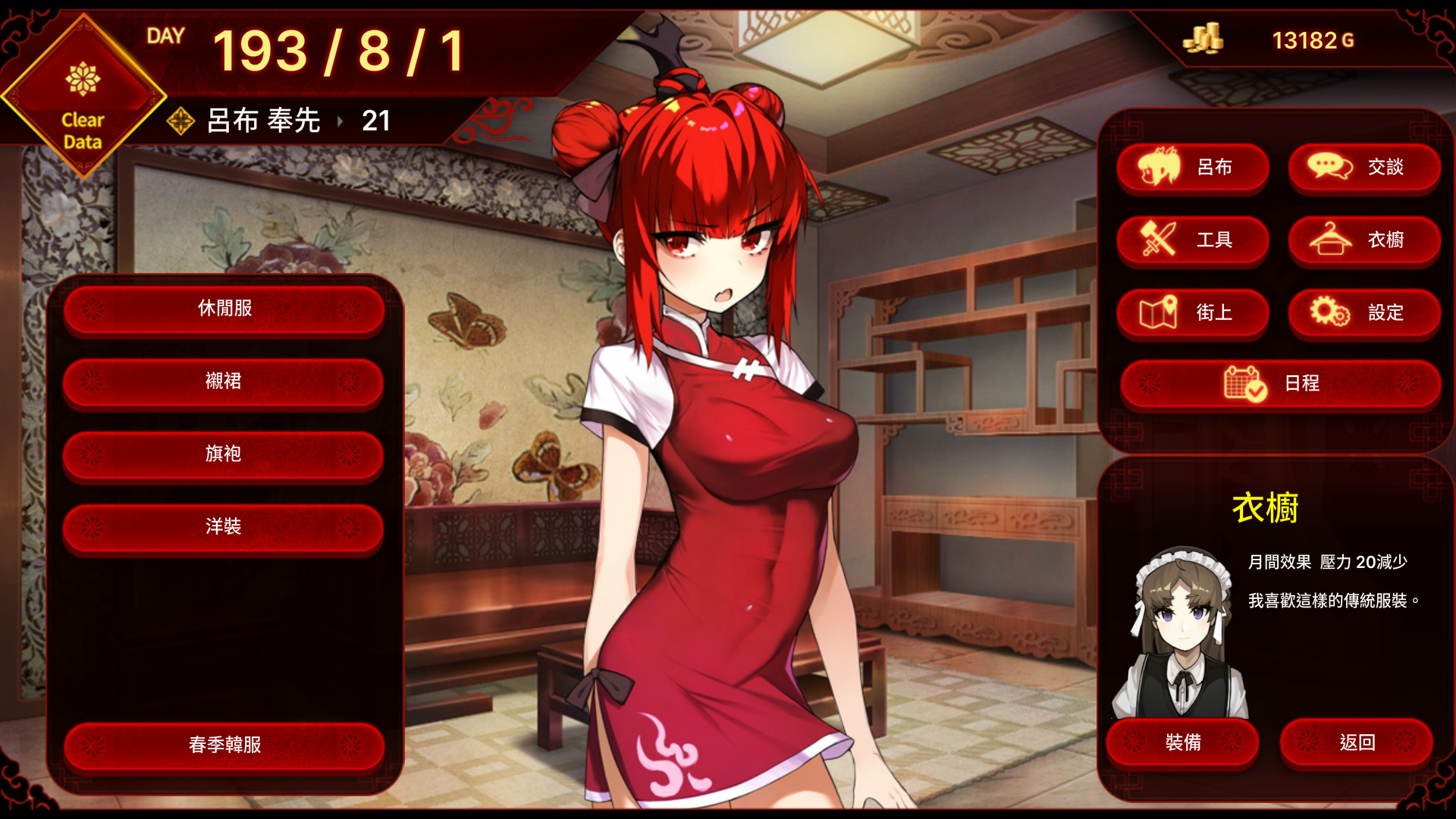This screenshot has width=1456, height=819.
Task: Open the 日程 schedule button
Action: tap(1280, 384)
